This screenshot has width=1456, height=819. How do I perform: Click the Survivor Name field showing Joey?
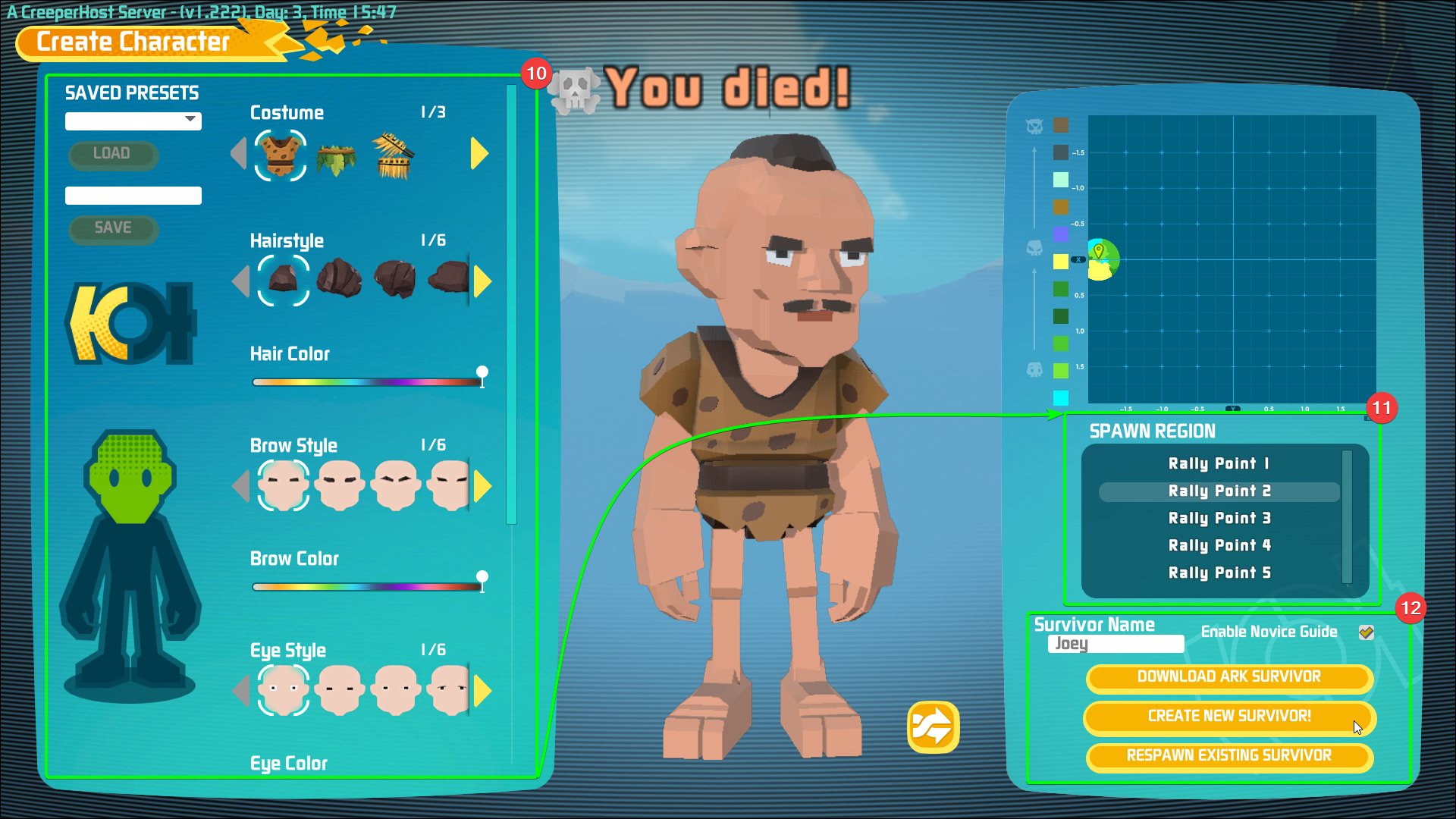(1115, 644)
